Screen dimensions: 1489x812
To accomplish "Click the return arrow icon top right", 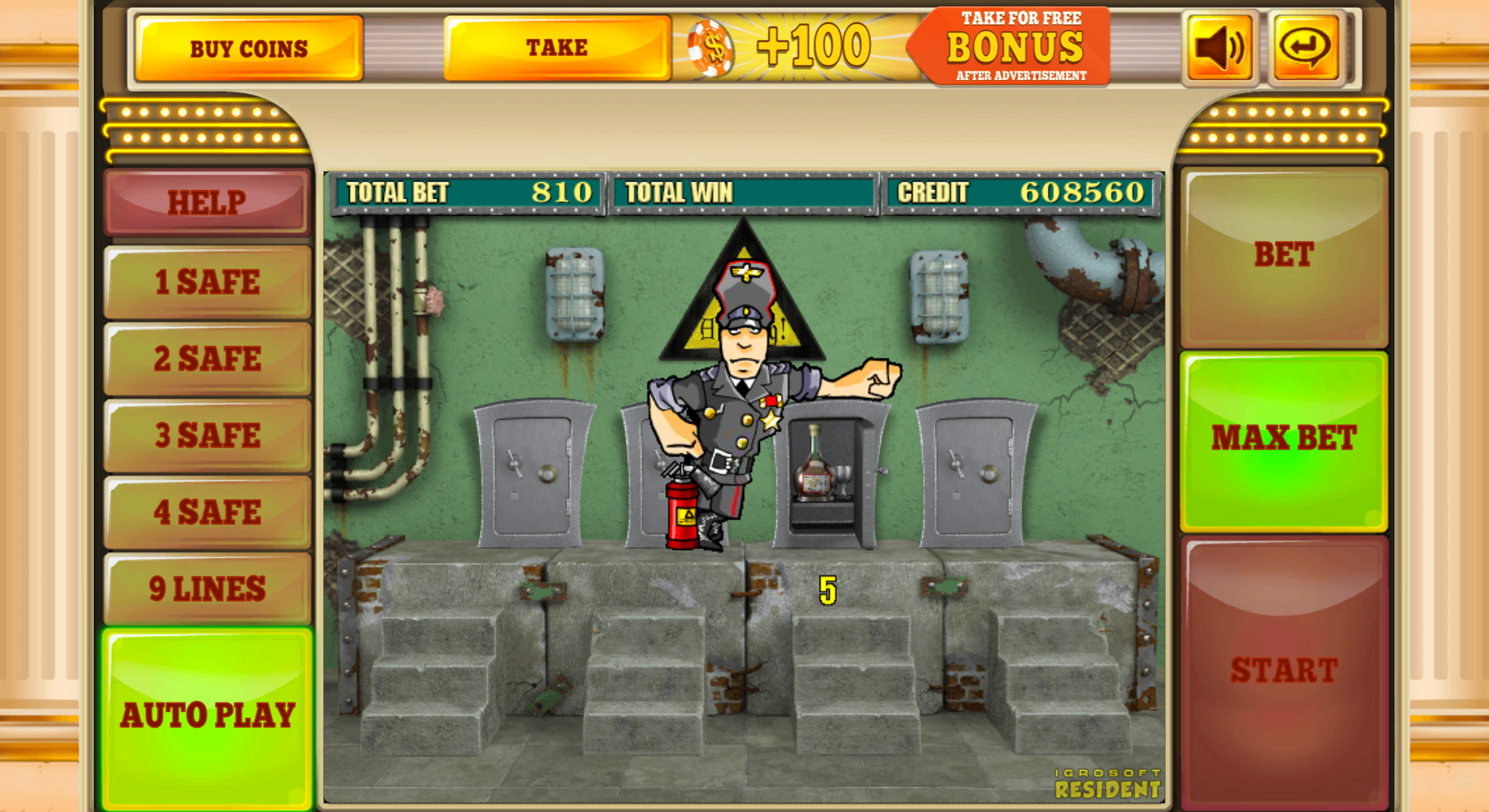I will pos(1304,47).
